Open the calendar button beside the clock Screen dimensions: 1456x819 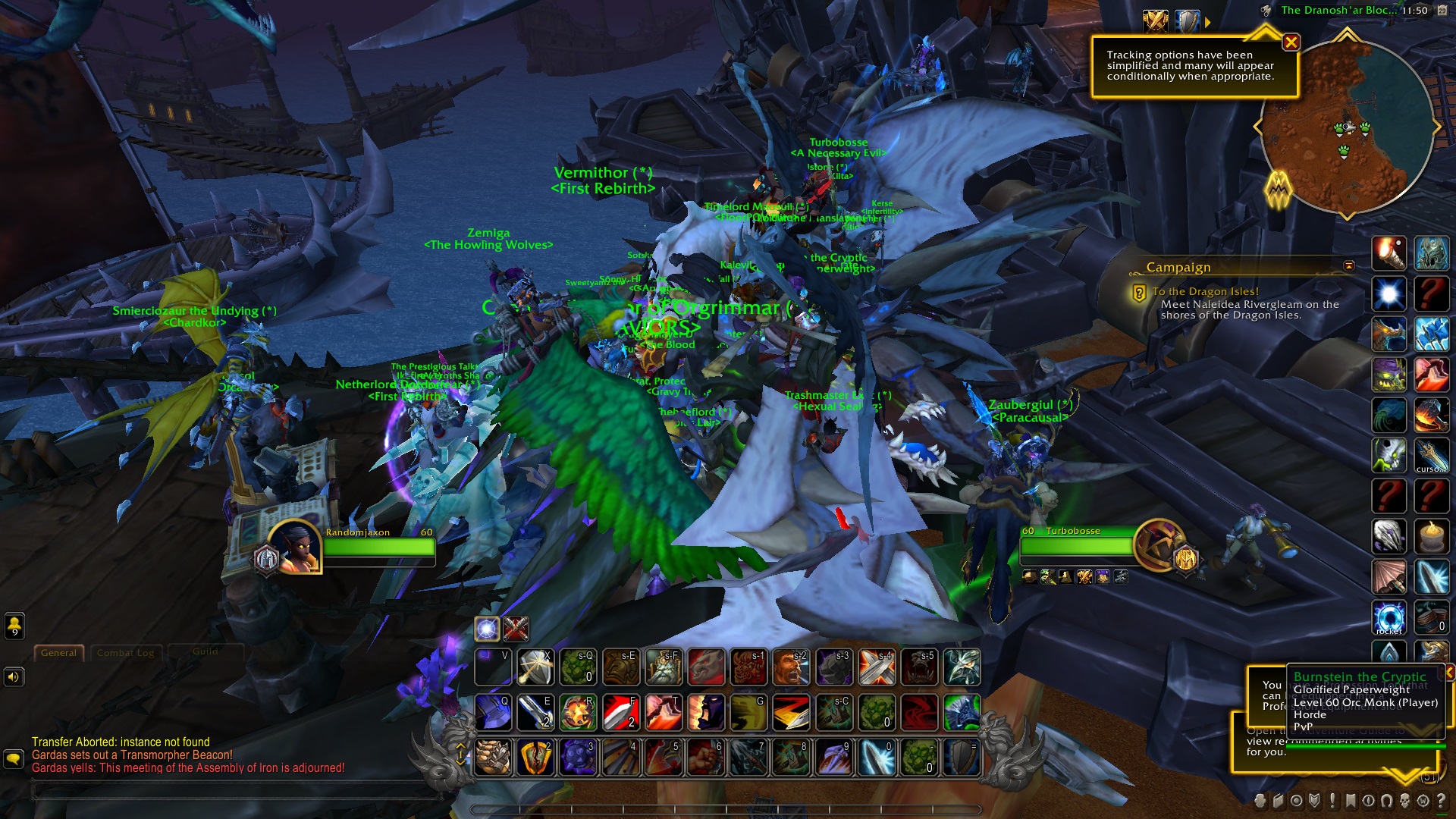[x=1442, y=11]
